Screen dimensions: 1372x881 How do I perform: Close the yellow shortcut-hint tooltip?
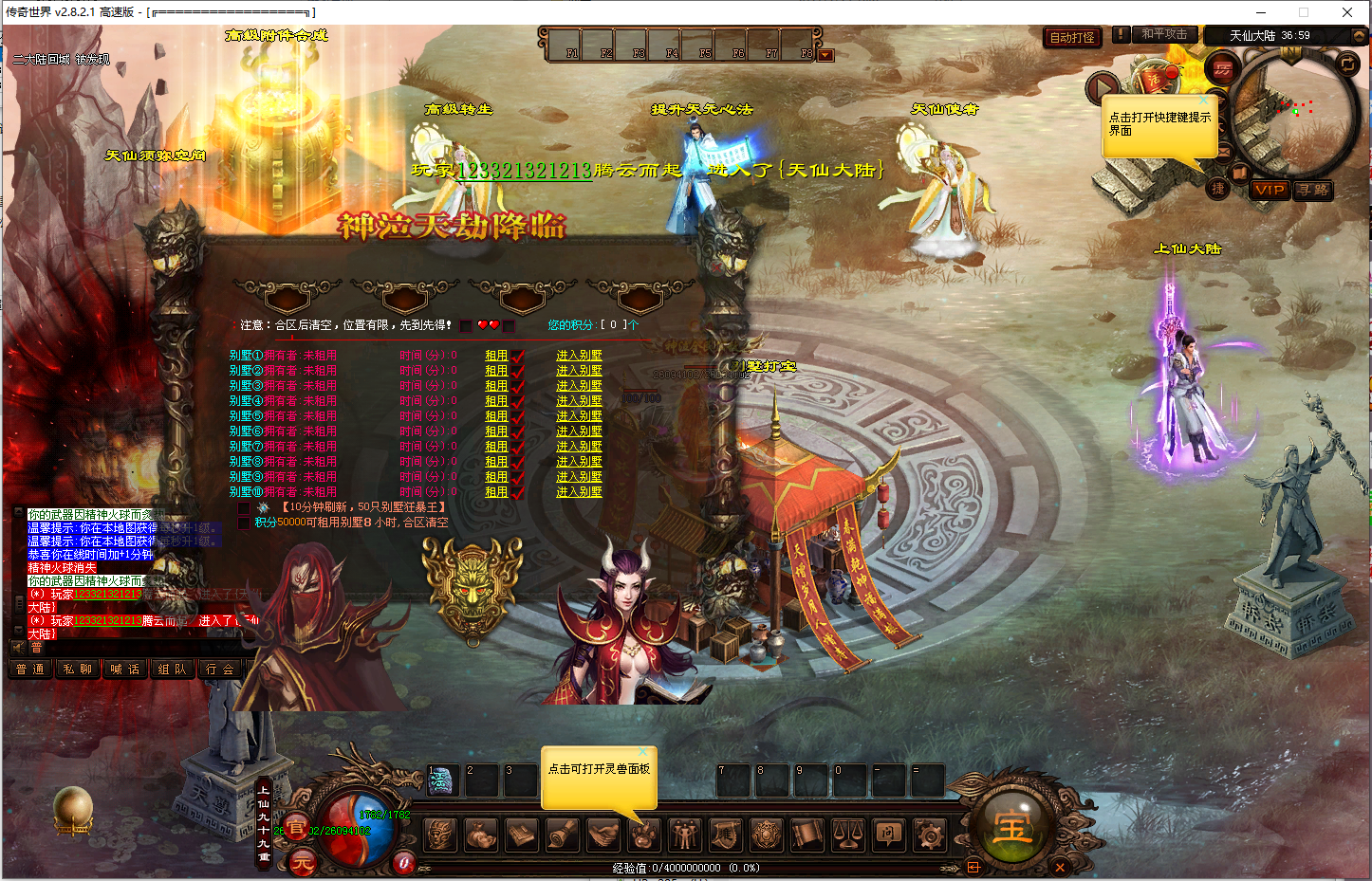1203,100
